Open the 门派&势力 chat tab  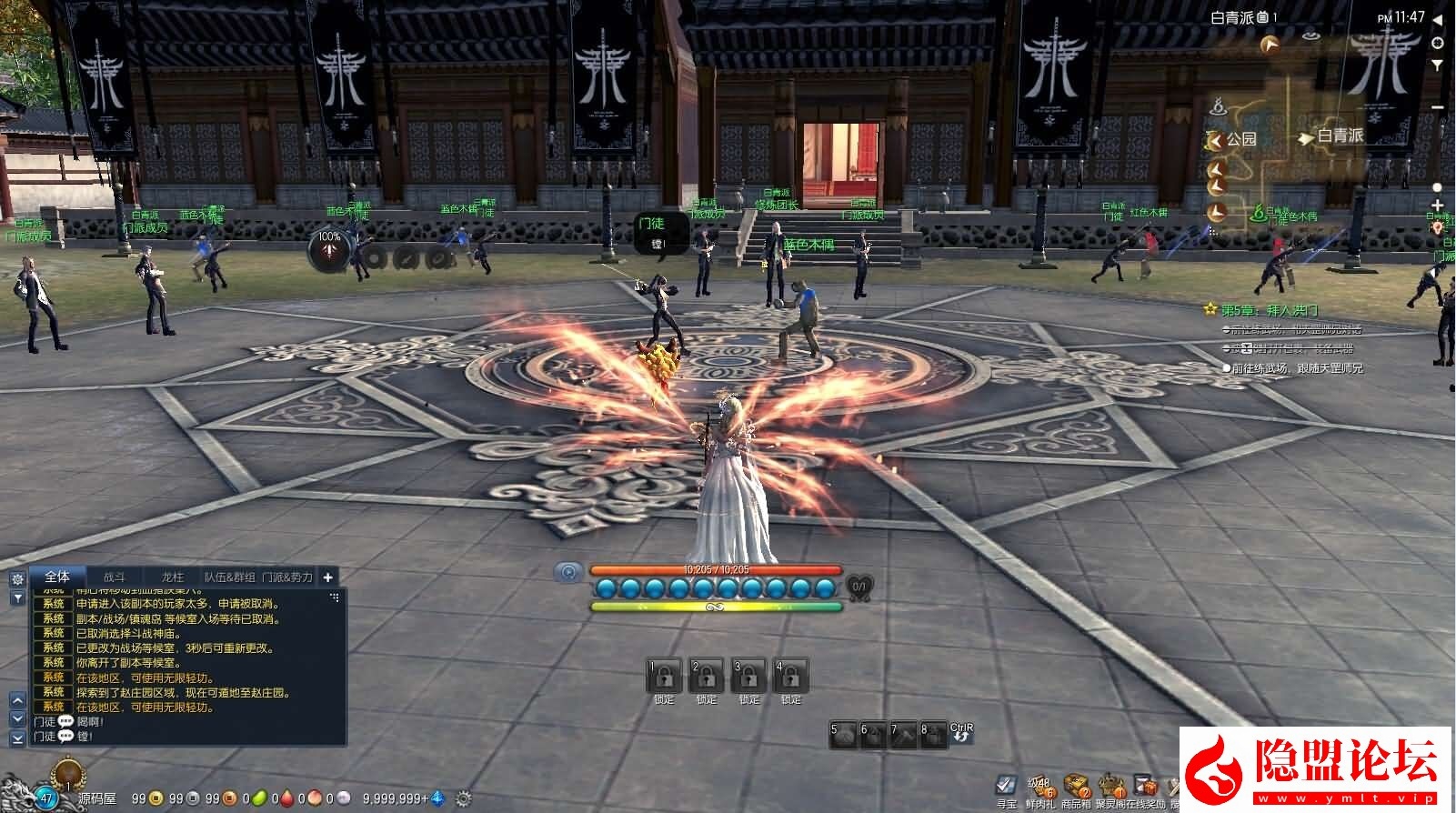tap(287, 577)
